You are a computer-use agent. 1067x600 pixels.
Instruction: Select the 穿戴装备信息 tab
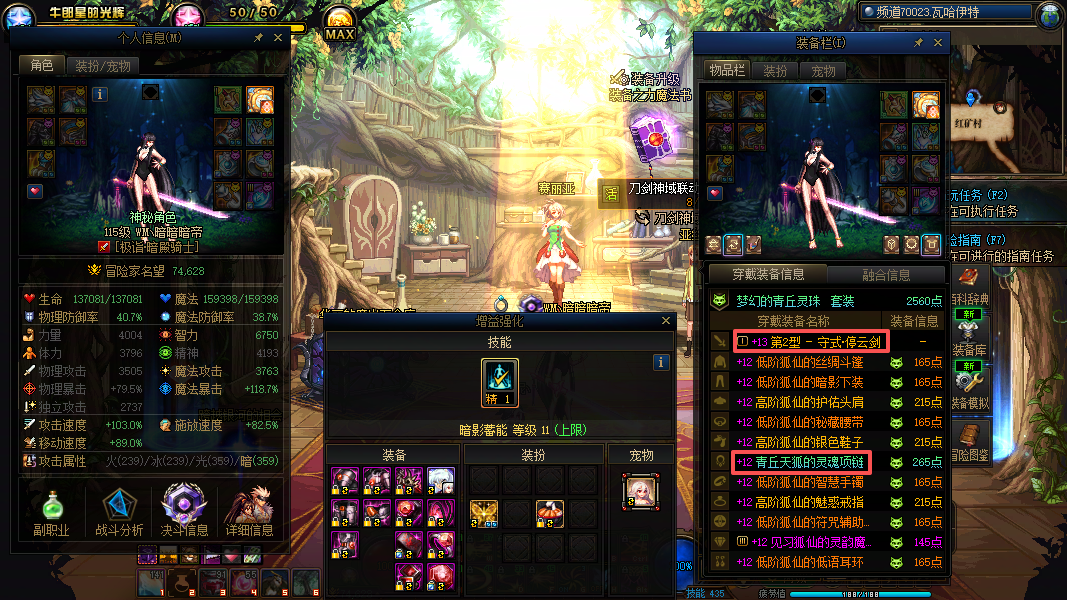click(x=766, y=274)
